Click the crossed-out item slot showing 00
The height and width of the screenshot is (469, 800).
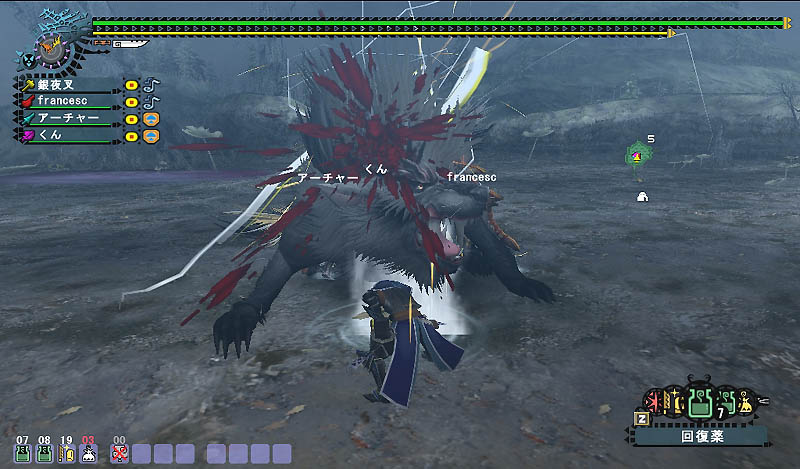[x=120, y=452]
